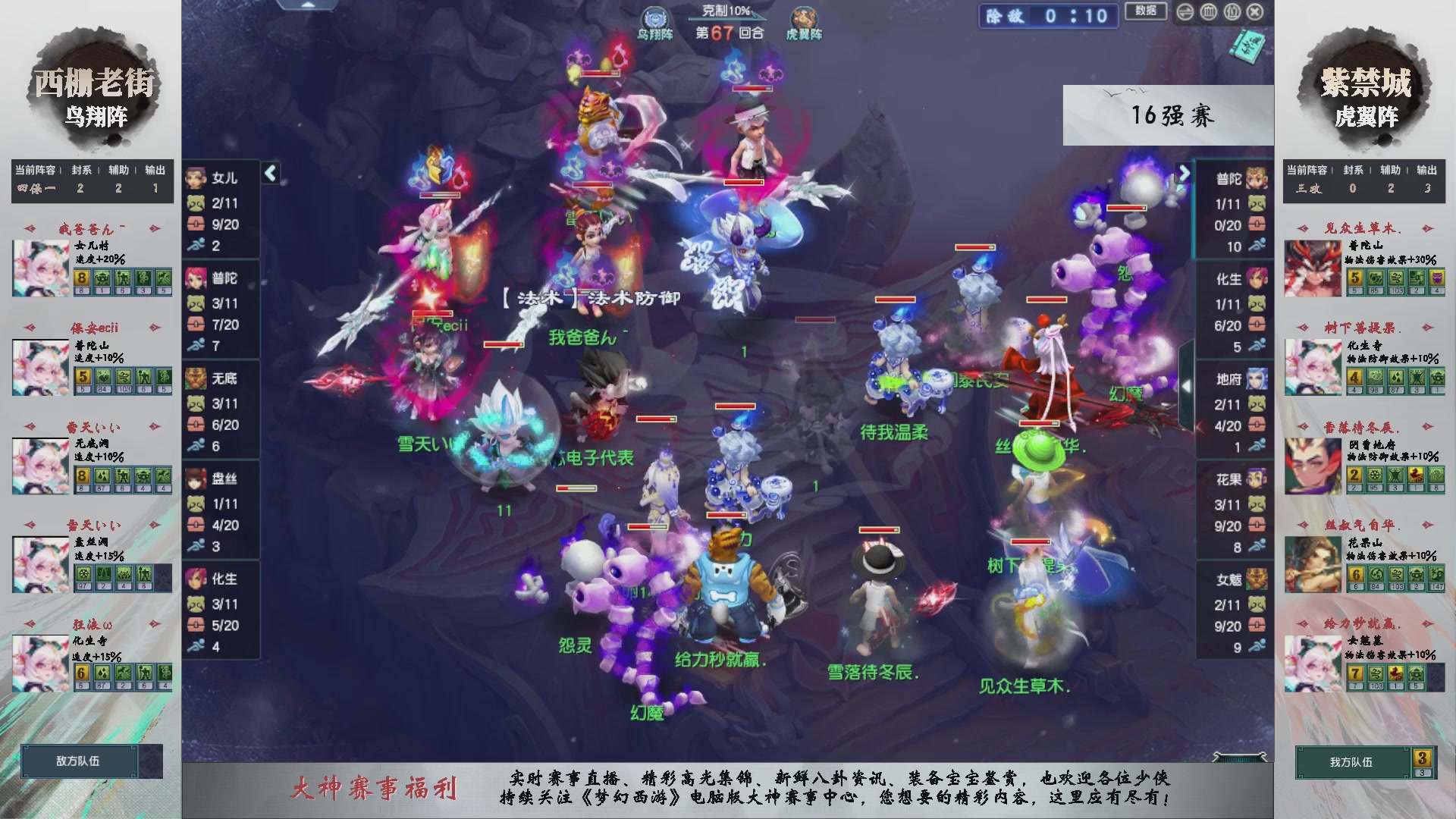Toggle the 位 position display icon

click(1232, 12)
